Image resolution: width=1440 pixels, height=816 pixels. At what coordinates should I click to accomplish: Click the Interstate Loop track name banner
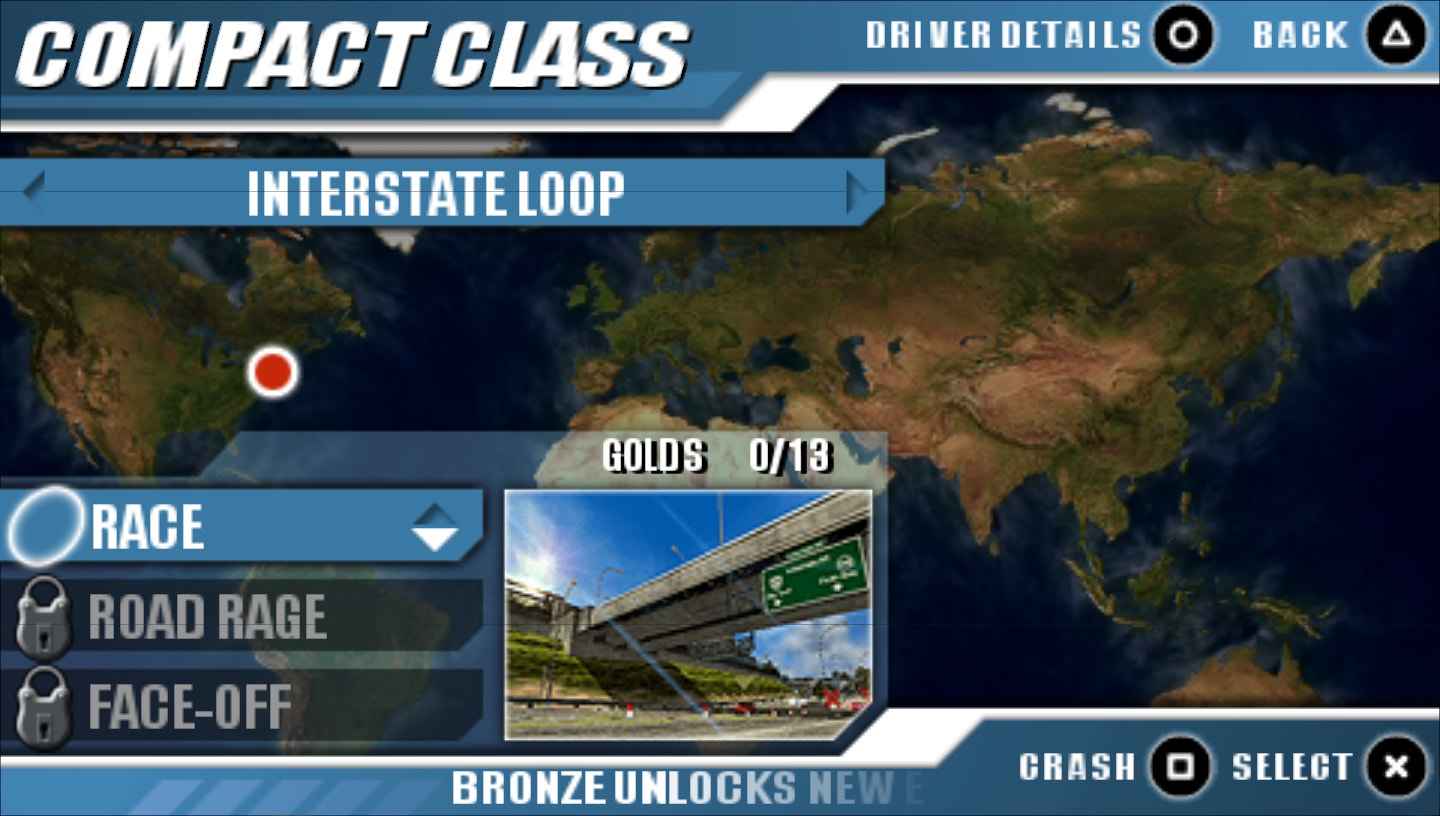pyautogui.click(x=436, y=193)
